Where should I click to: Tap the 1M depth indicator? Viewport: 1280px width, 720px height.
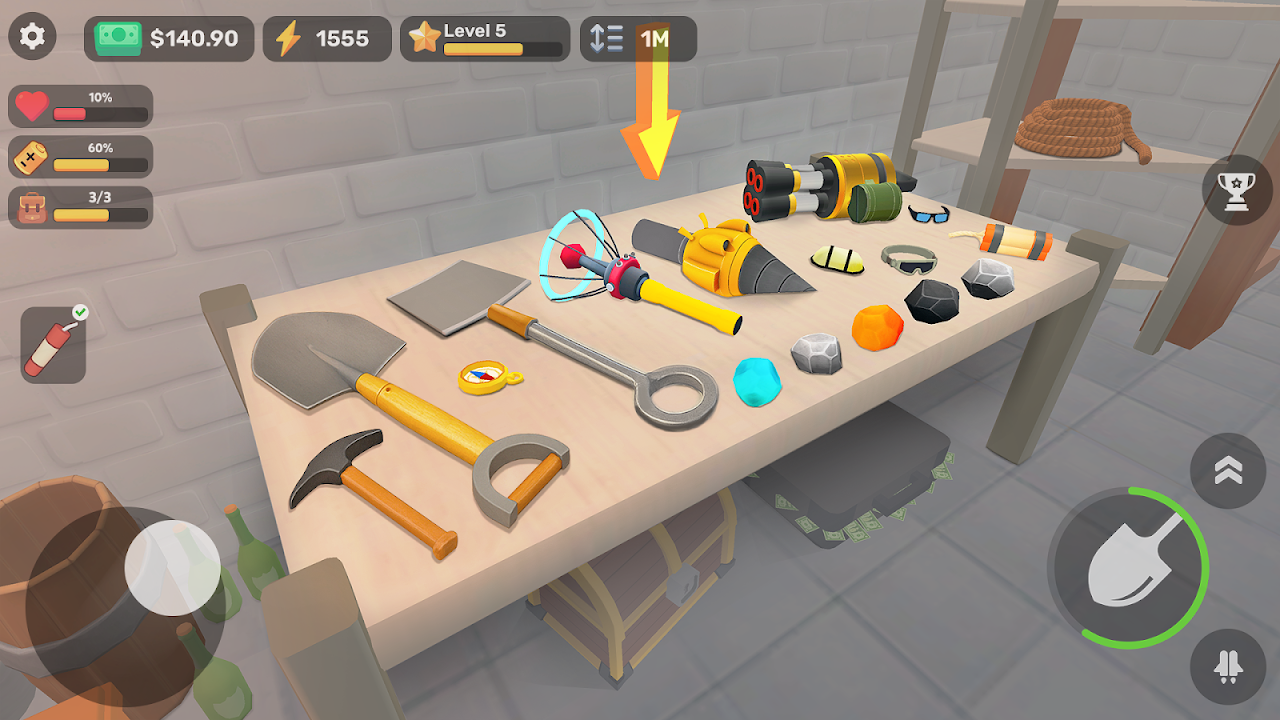pyautogui.click(x=638, y=39)
